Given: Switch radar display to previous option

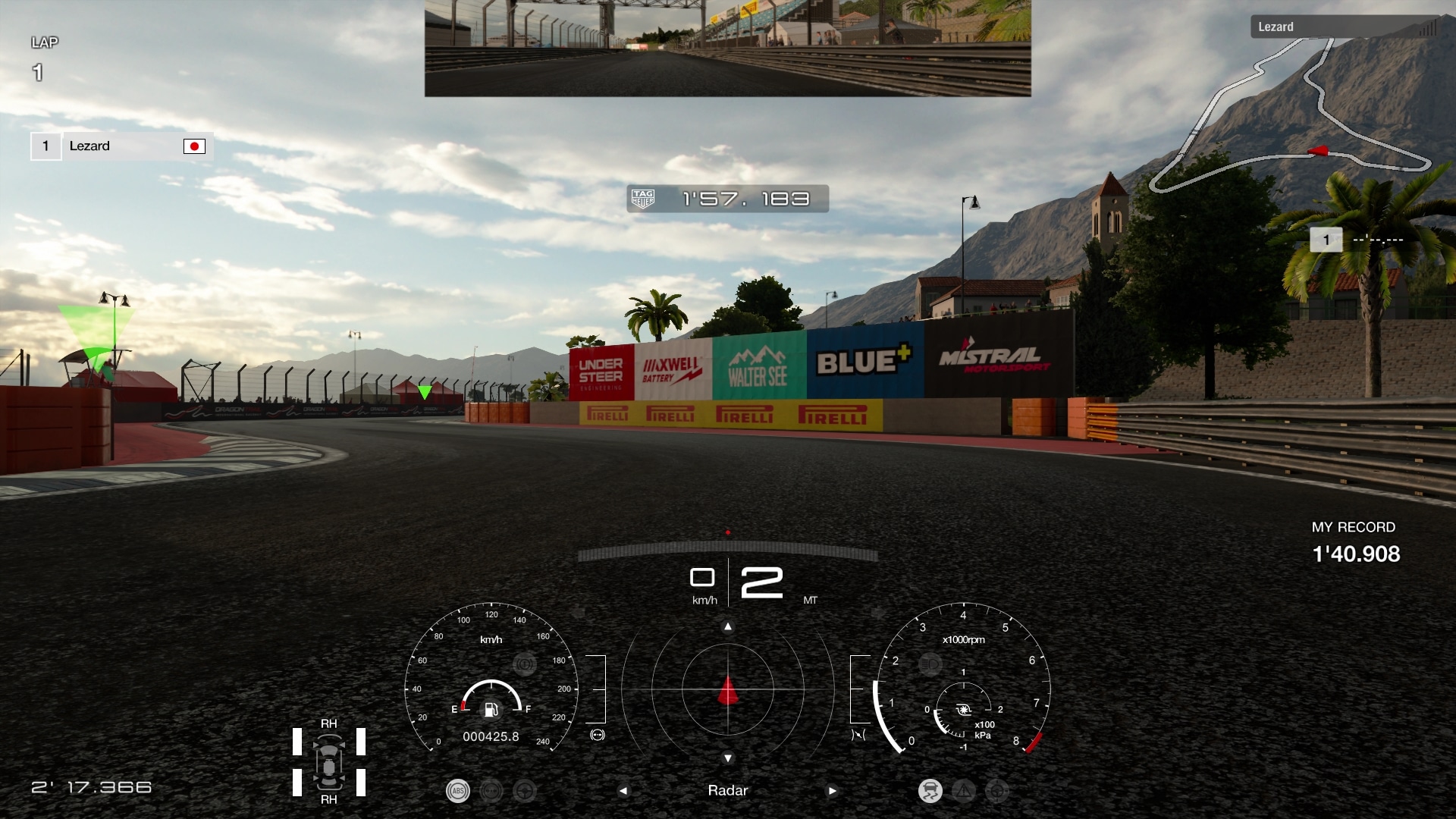Looking at the screenshot, I should (623, 790).
